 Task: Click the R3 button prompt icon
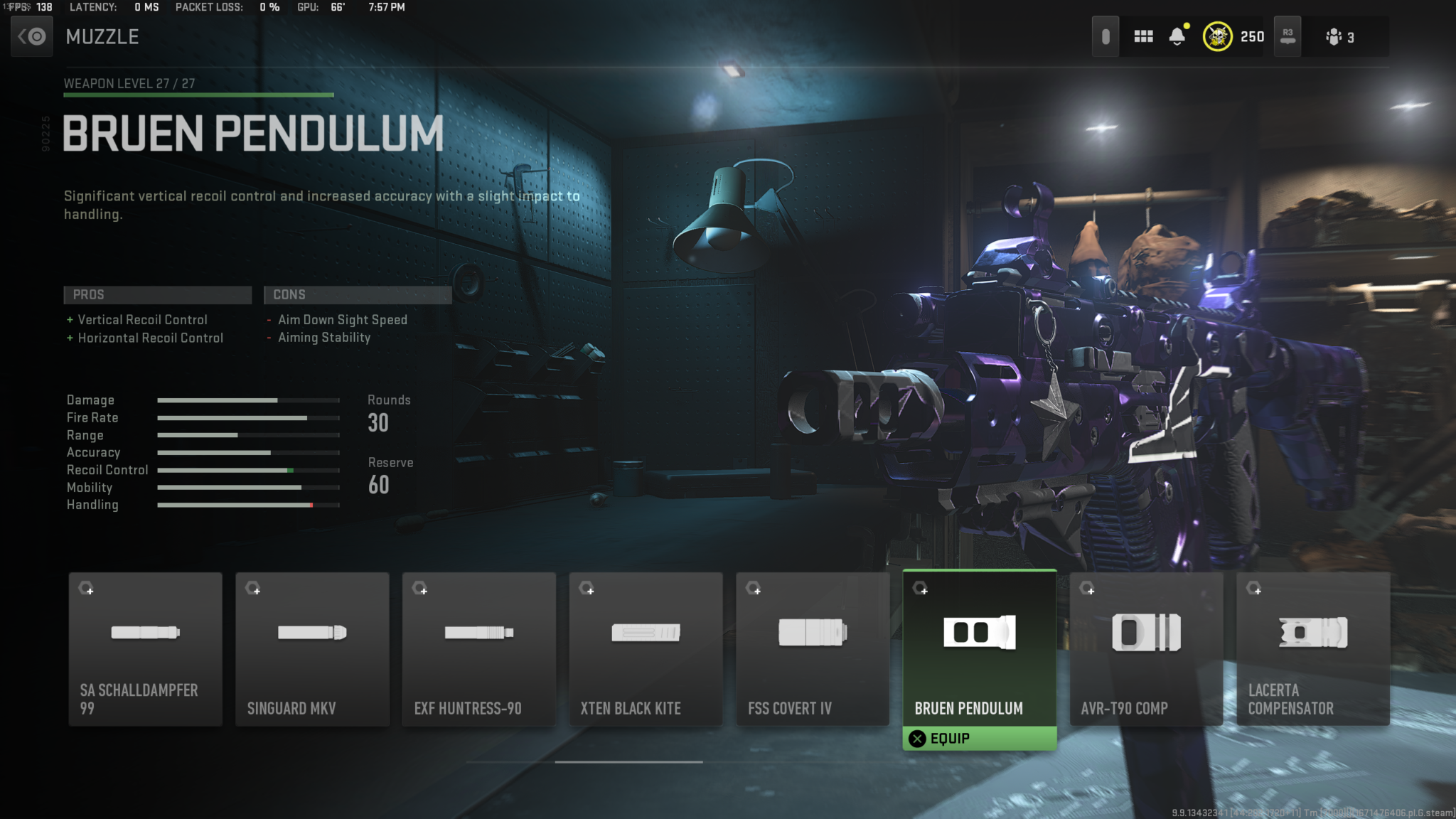pos(1288,36)
